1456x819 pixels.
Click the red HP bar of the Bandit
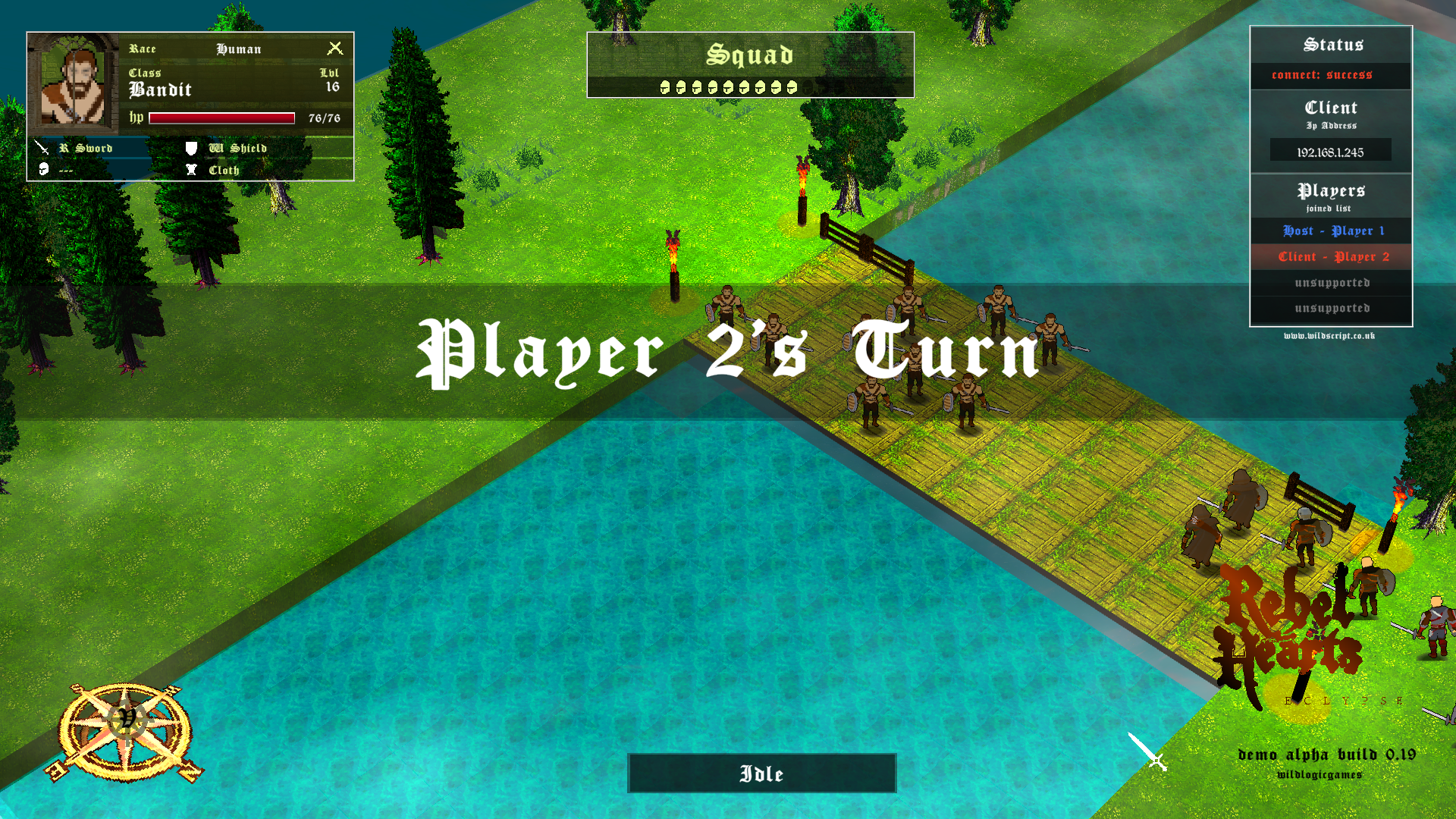(x=221, y=118)
